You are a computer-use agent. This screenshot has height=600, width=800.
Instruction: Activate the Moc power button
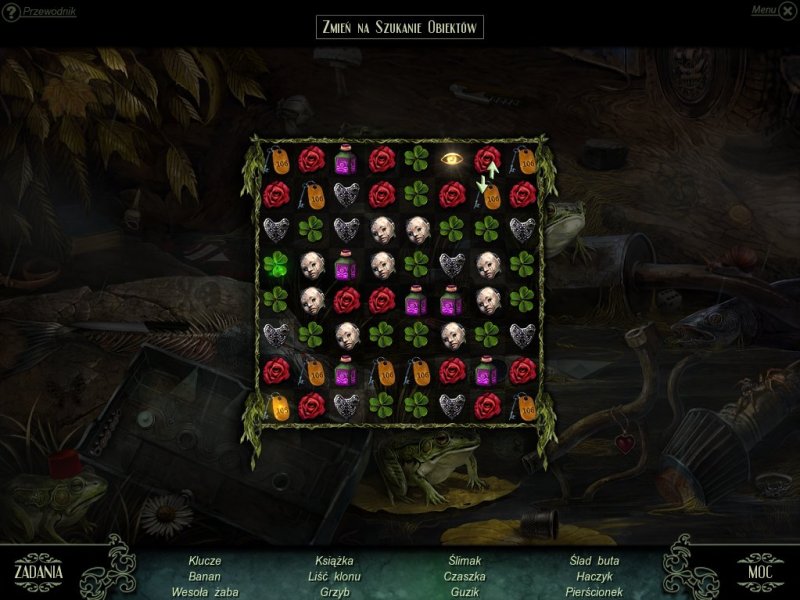point(761,571)
